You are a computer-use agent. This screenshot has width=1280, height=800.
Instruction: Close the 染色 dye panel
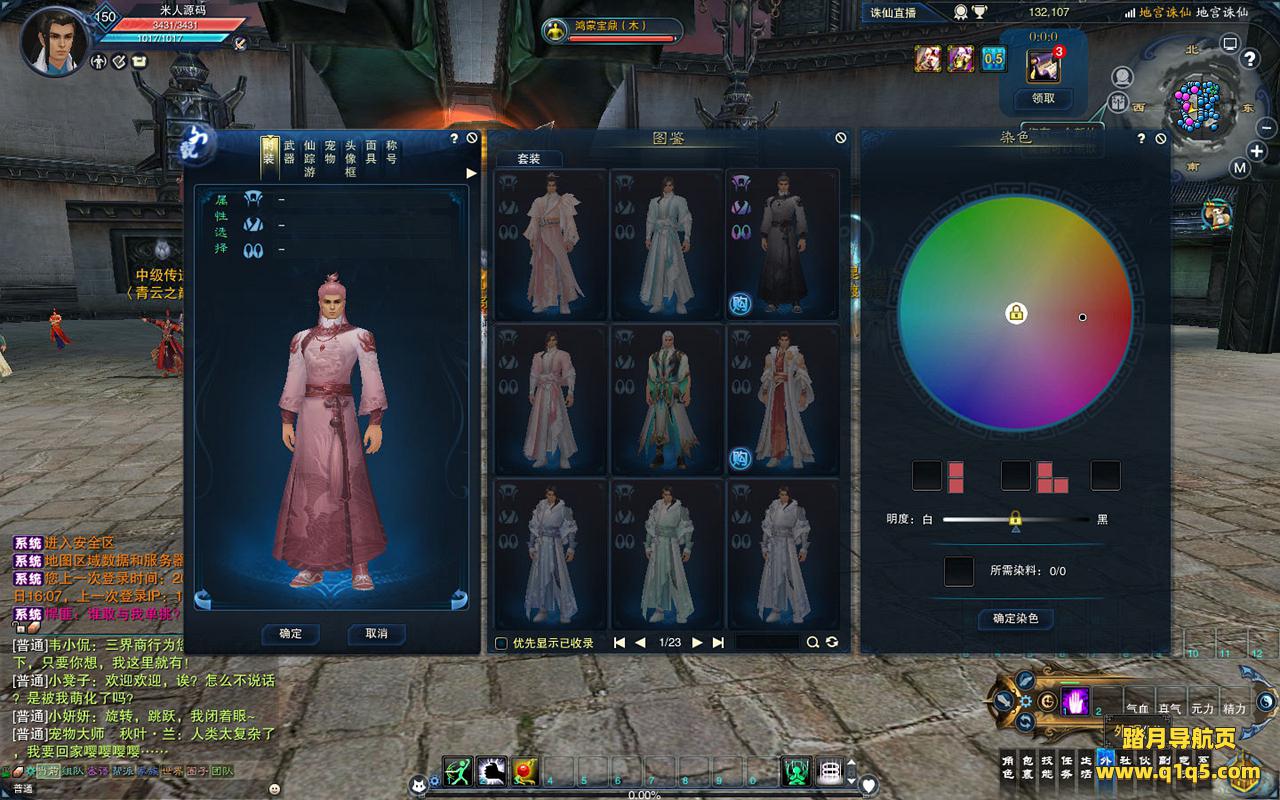coord(1160,139)
